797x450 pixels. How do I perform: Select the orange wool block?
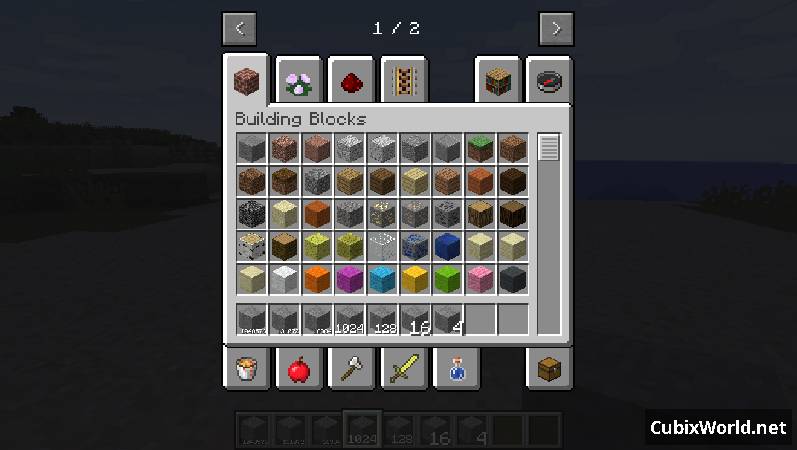point(318,279)
